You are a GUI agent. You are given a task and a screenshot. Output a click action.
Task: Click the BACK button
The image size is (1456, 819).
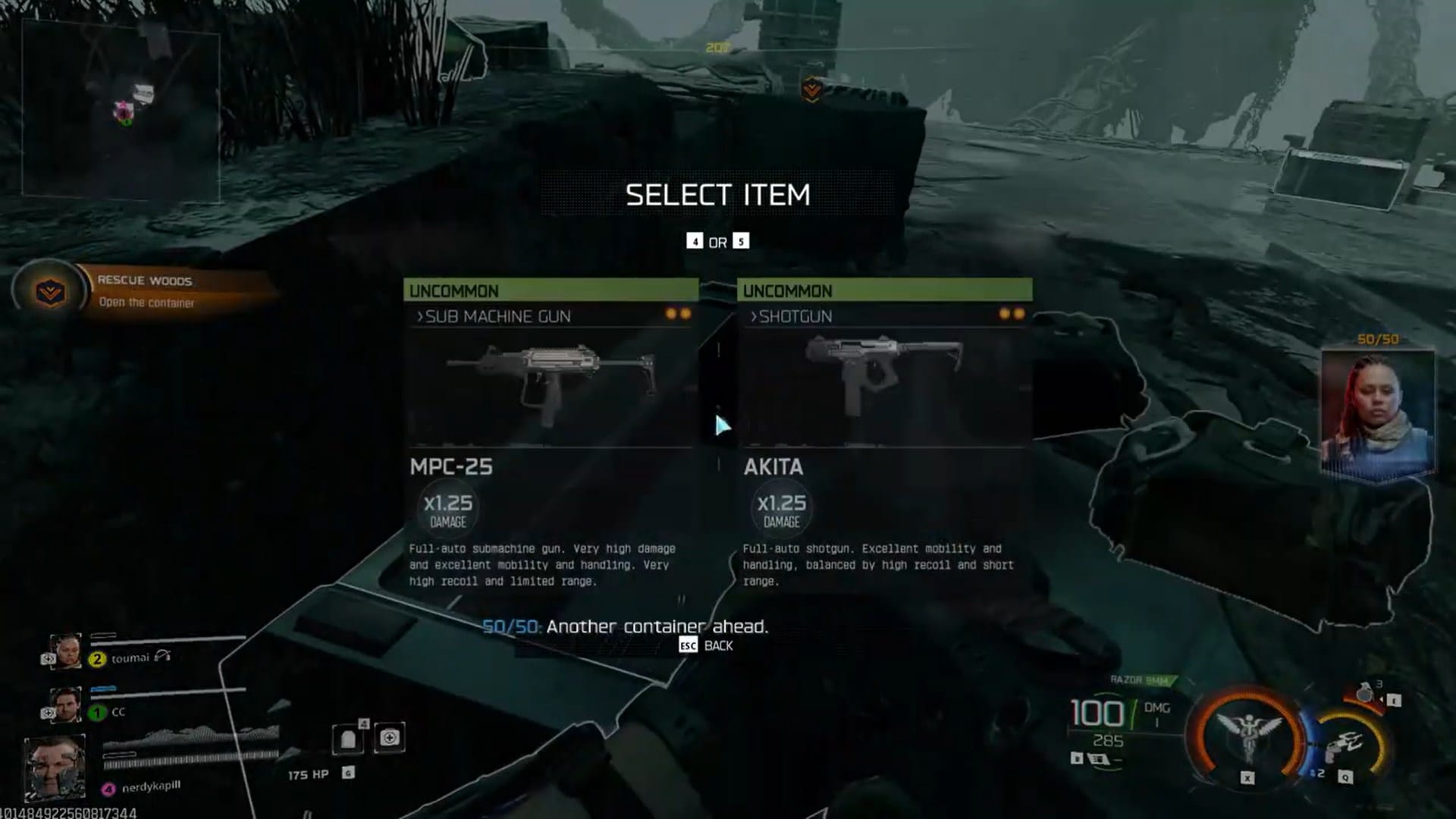(707, 645)
